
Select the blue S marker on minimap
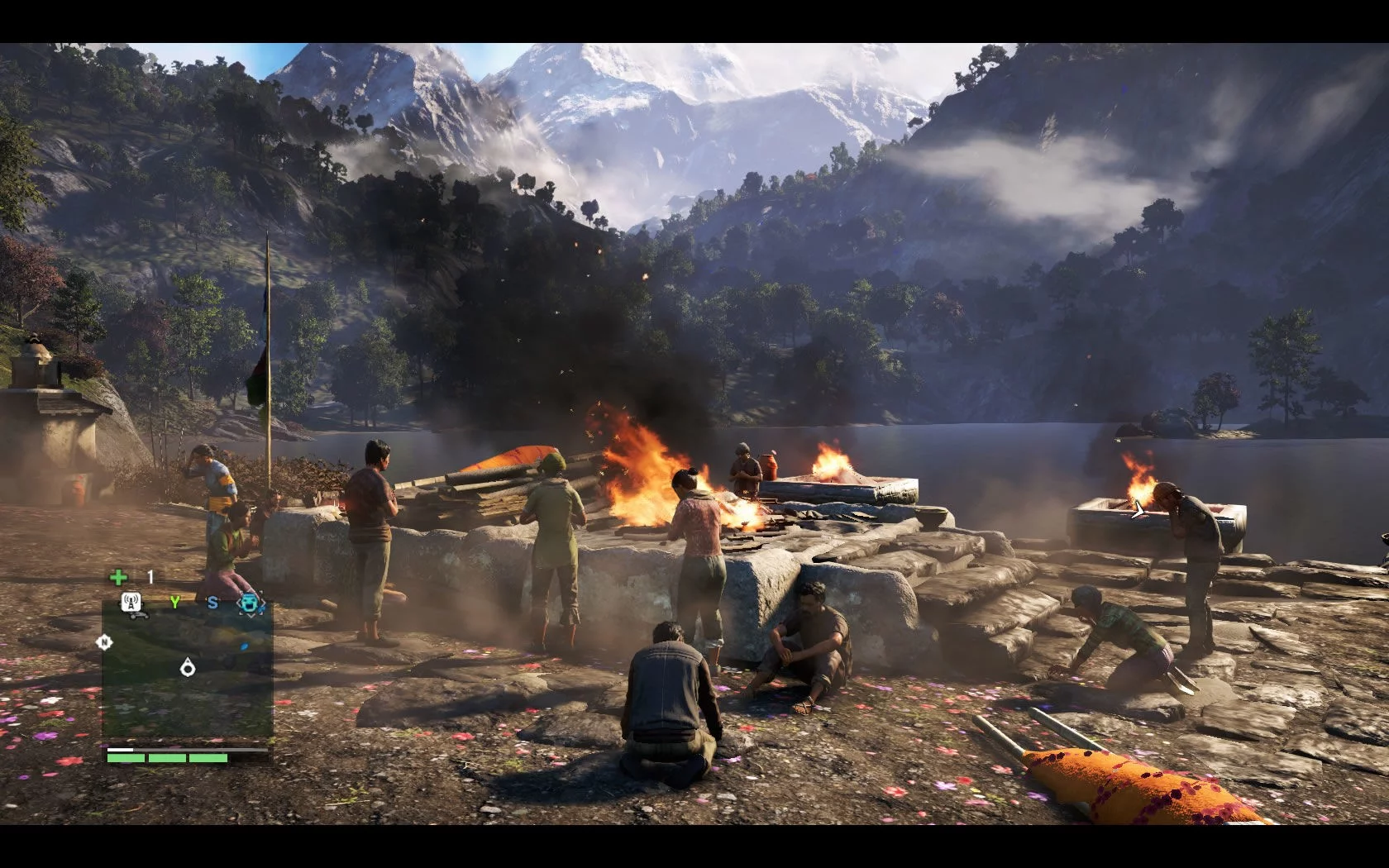click(212, 603)
